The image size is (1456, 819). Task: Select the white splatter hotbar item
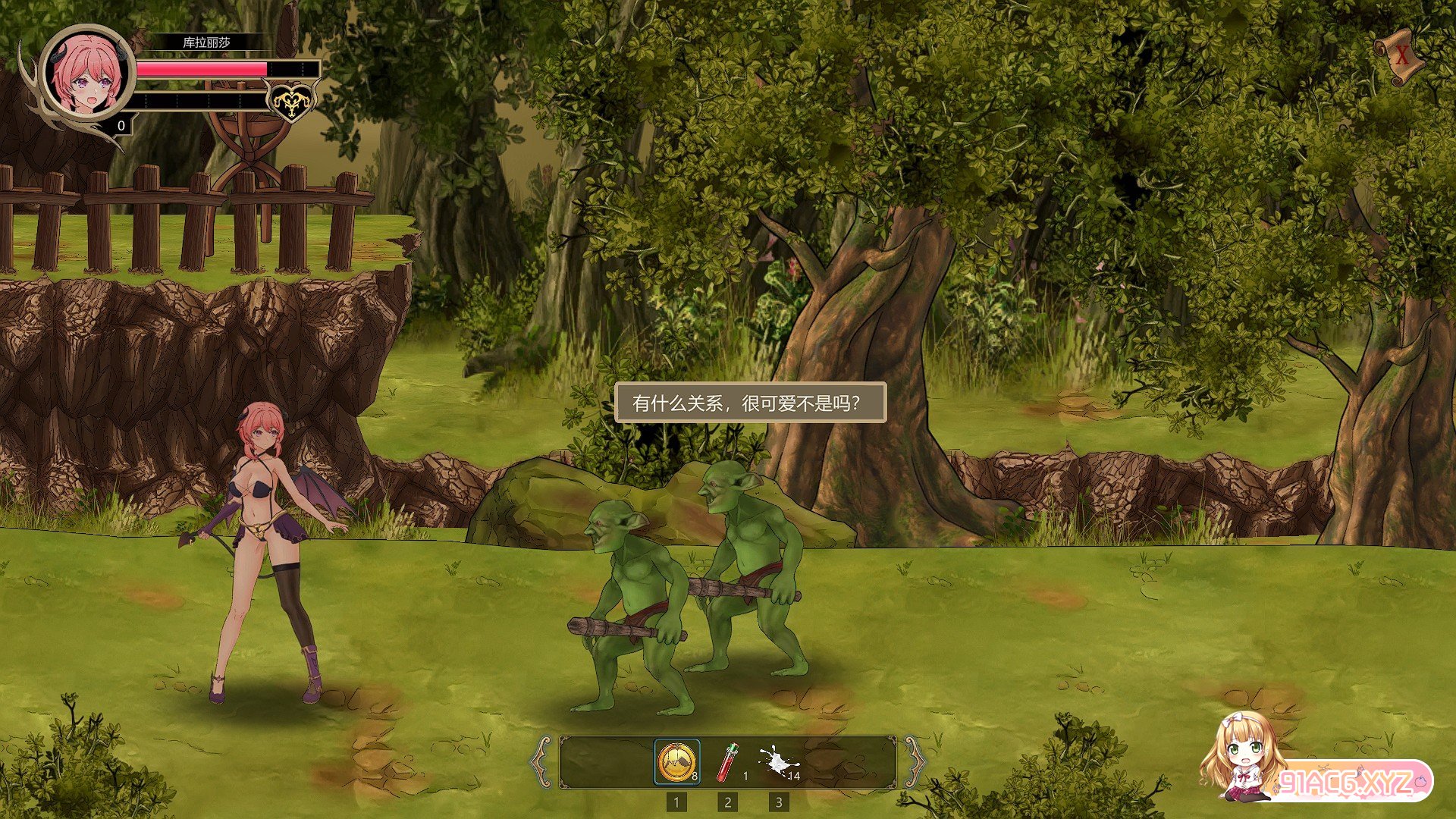pos(778,761)
